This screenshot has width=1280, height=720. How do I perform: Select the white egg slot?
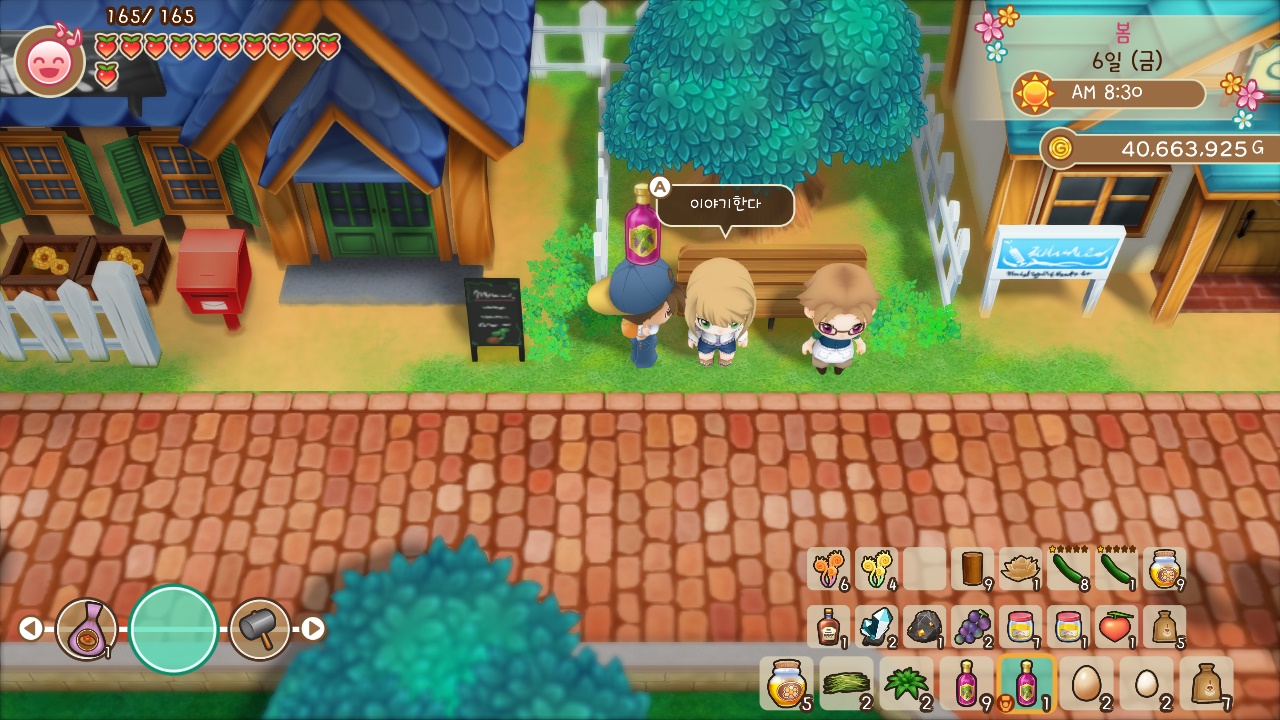click(1146, 683)
